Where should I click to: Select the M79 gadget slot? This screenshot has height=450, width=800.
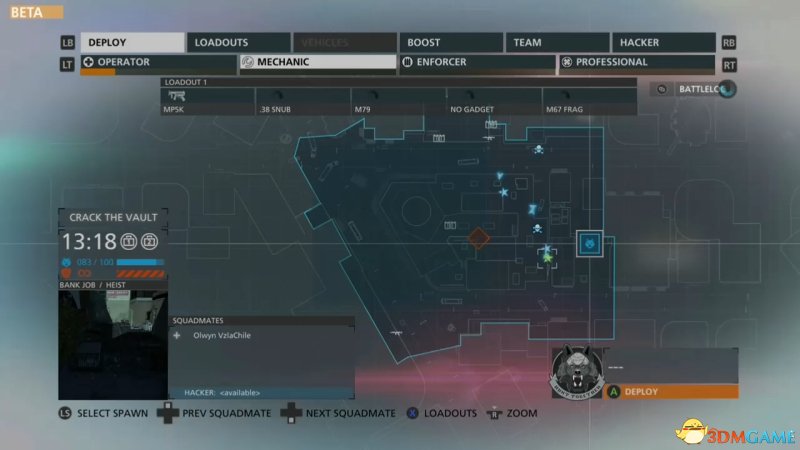click(398, 100)
